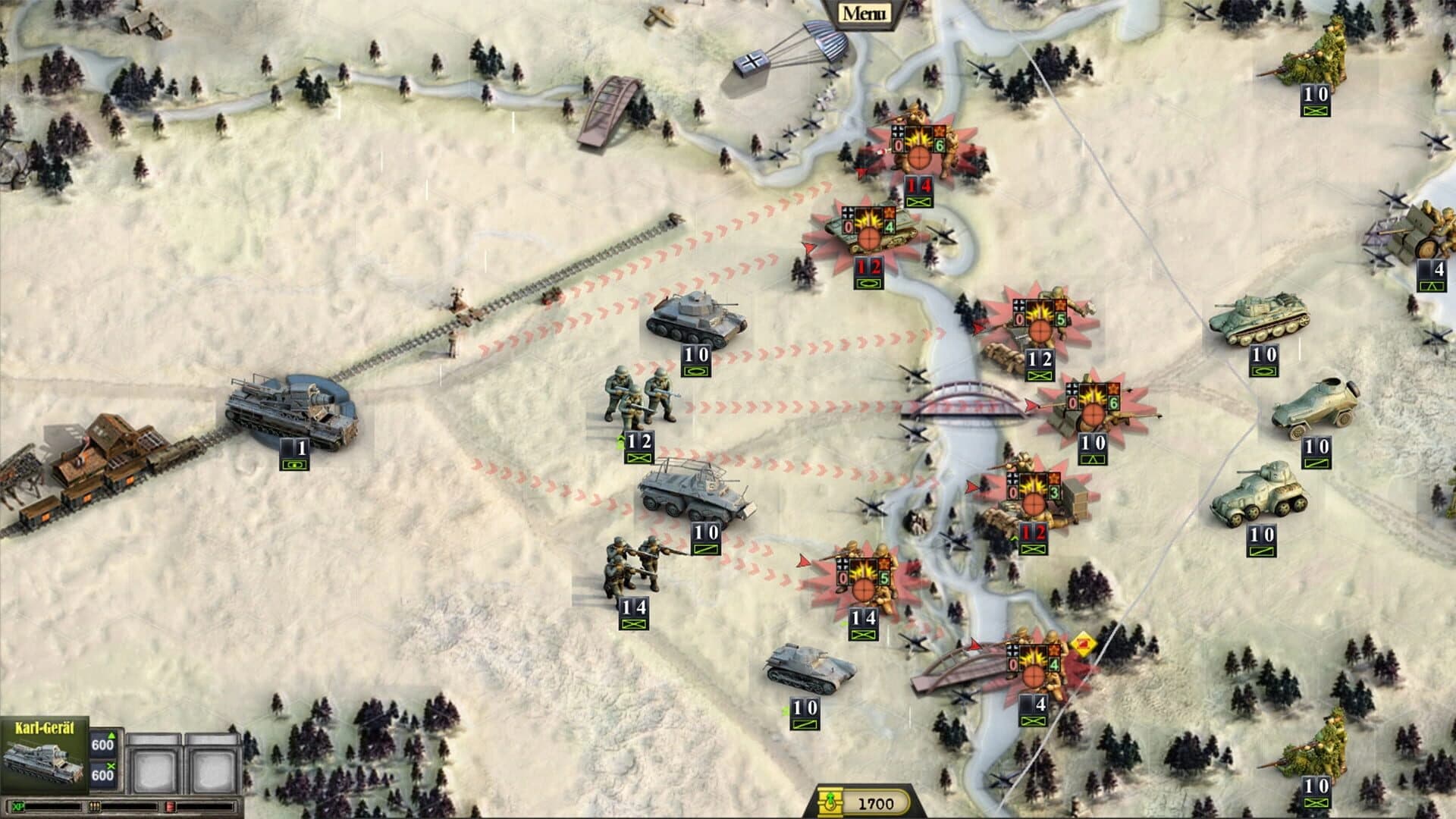Click the XP badge on the unit status bar
This screenshot has width=1456, height=819.
(x=18, y=806)
